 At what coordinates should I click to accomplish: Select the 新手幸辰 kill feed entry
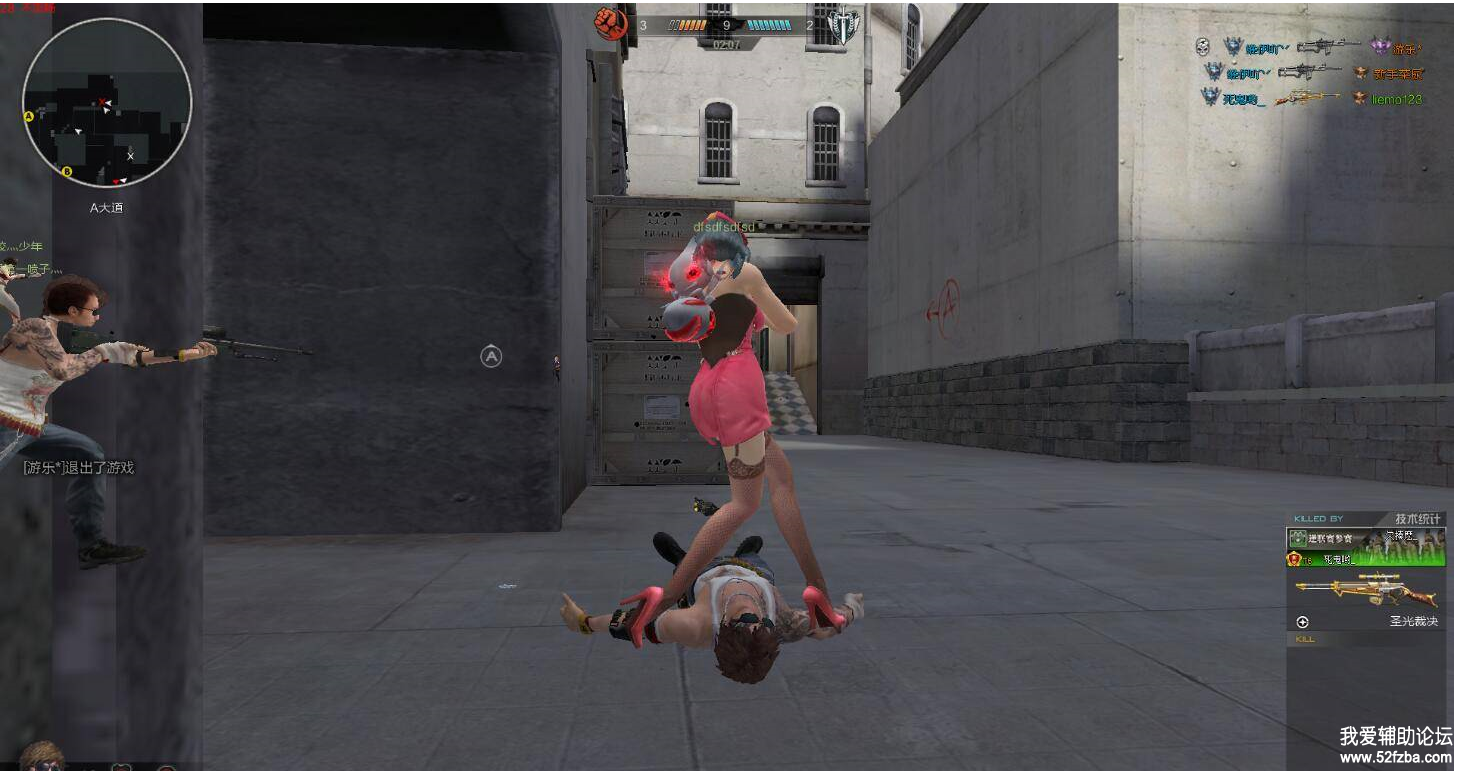pyautogui.click(x=1396, y=73)
